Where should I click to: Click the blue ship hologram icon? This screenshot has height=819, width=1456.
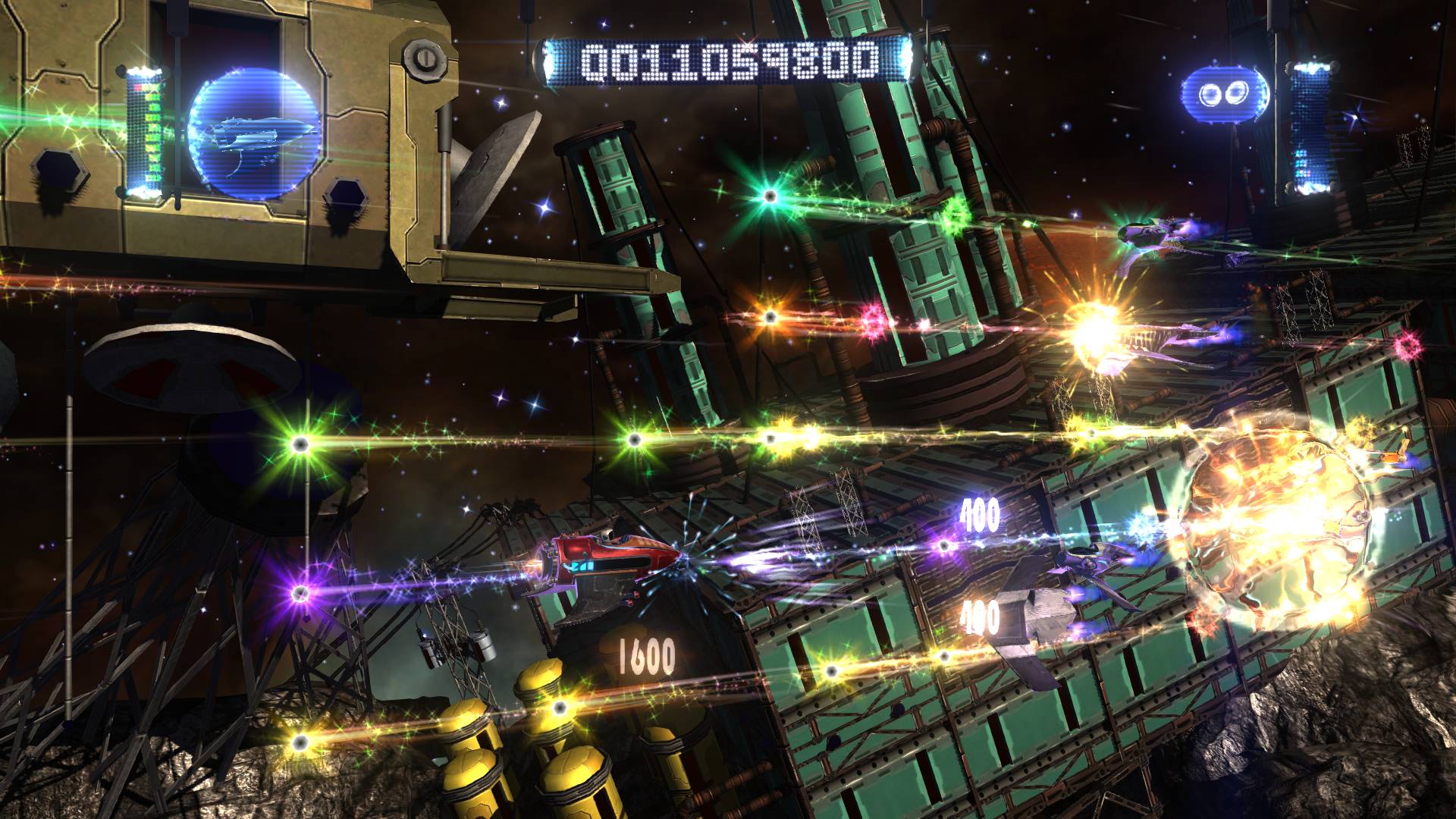[253, 135]
